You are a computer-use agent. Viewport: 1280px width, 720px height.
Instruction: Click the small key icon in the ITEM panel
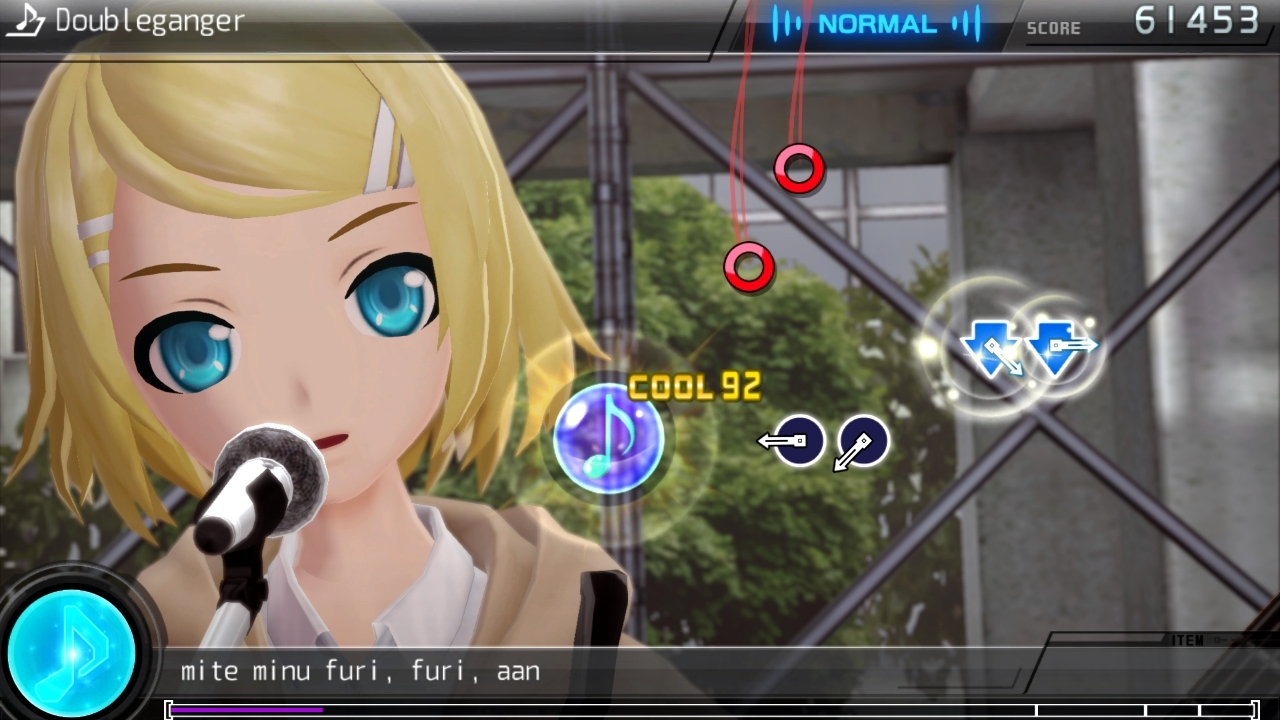(1220, 639)
